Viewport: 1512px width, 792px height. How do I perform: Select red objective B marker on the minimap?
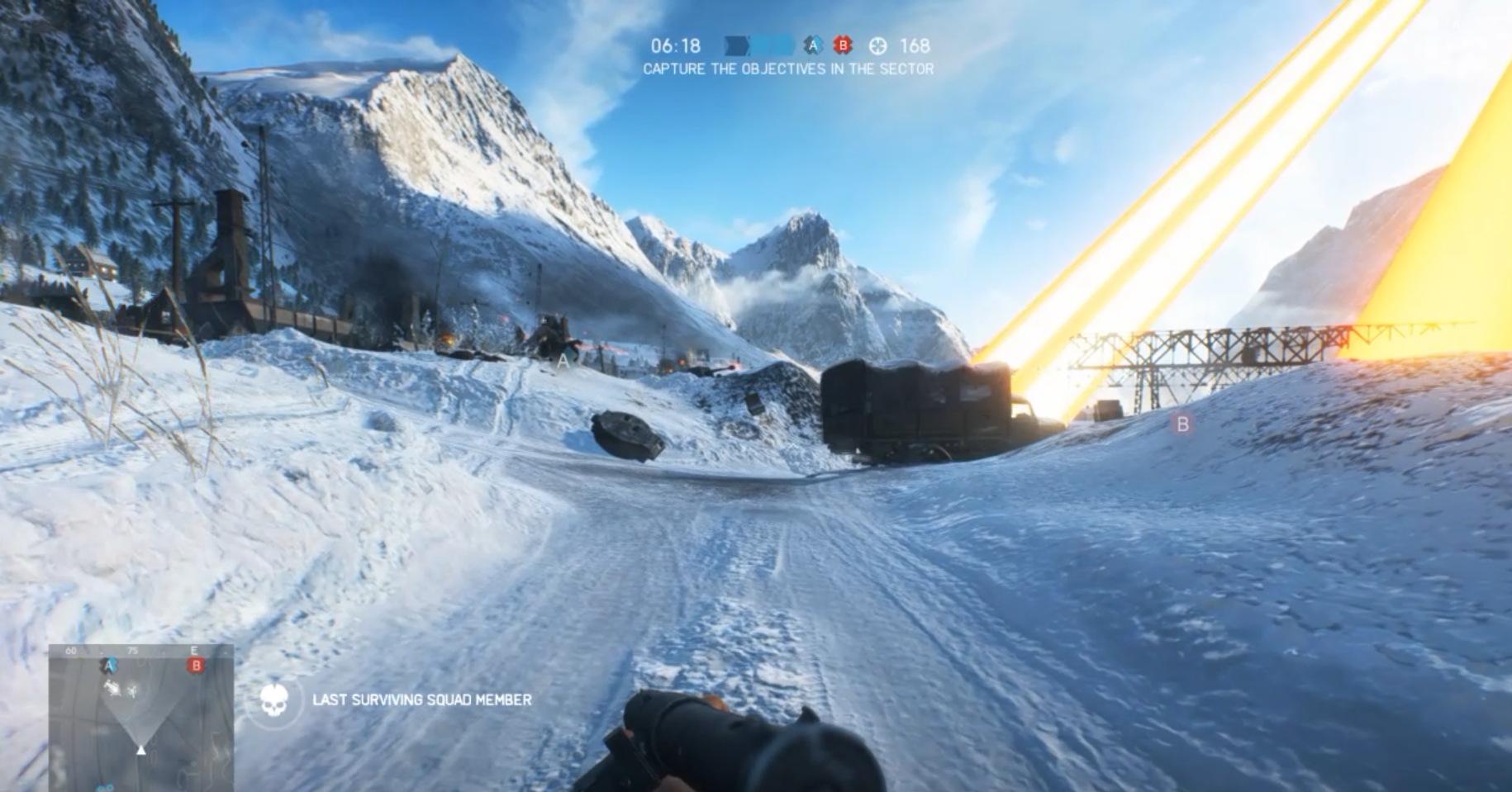[x=196, y=666]
